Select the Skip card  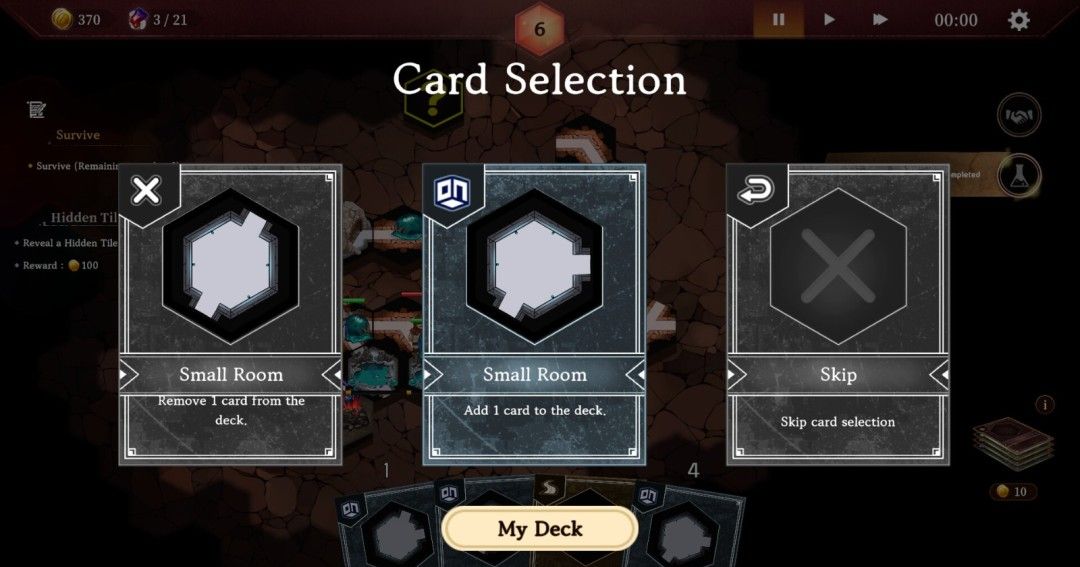point(837,315)
